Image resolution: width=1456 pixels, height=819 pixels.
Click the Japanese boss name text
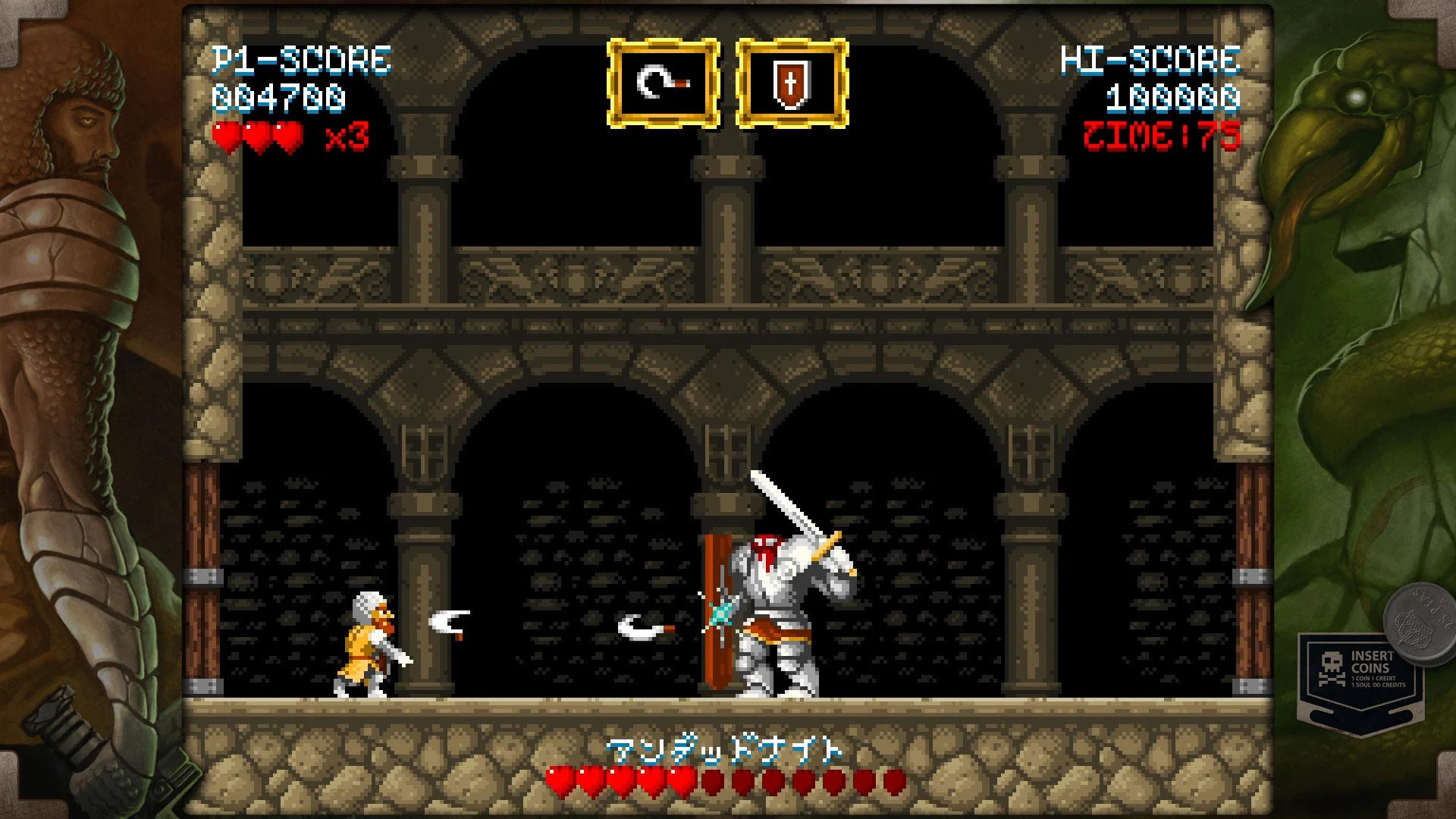click(x=724, y=750)
